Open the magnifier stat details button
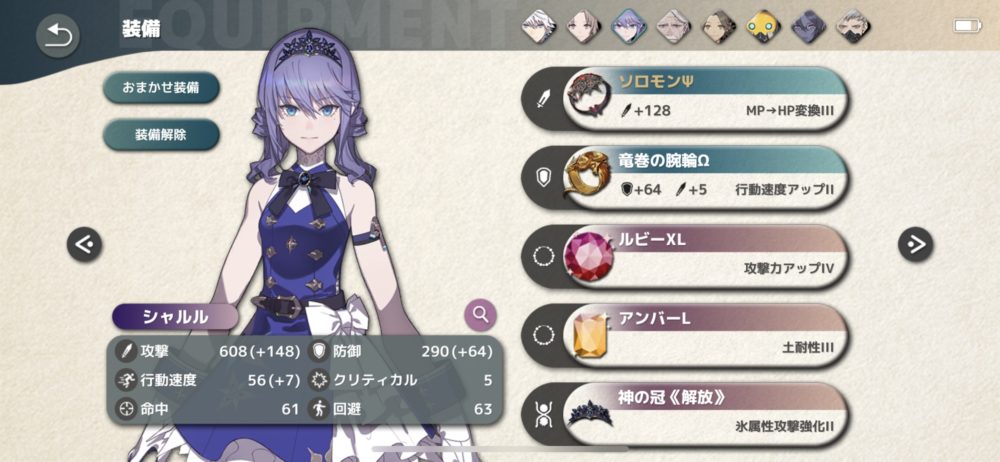 click(x=481, y=315)
